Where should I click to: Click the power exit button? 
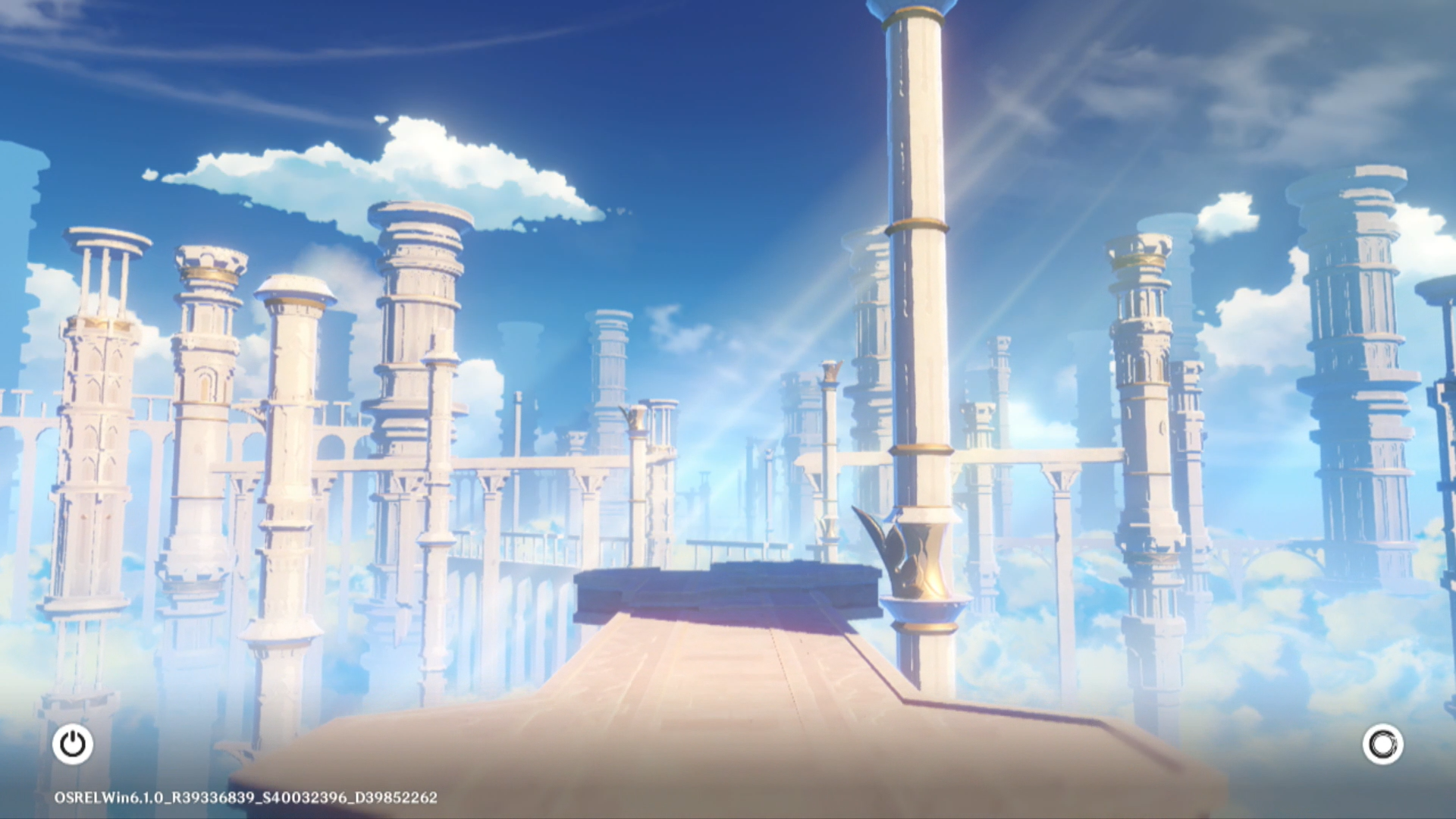pos(73,744)
